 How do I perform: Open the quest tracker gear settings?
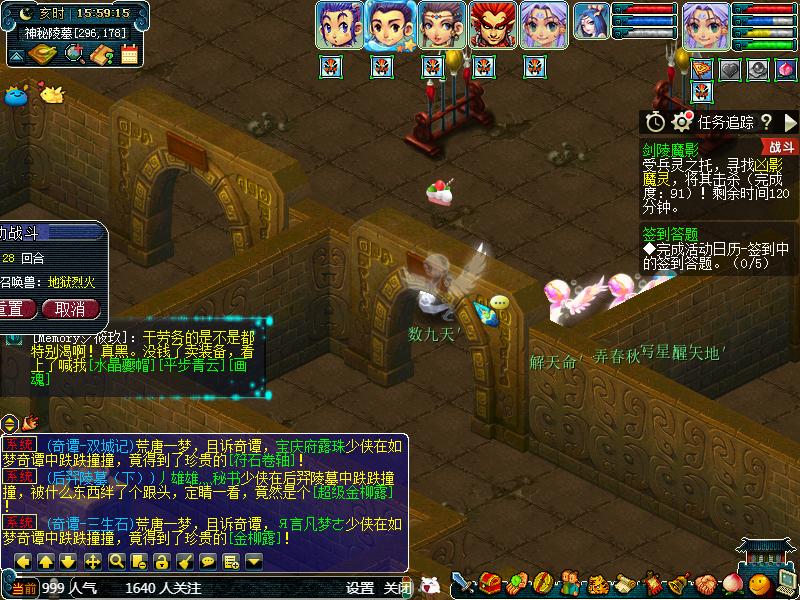(x=683, y=122)
